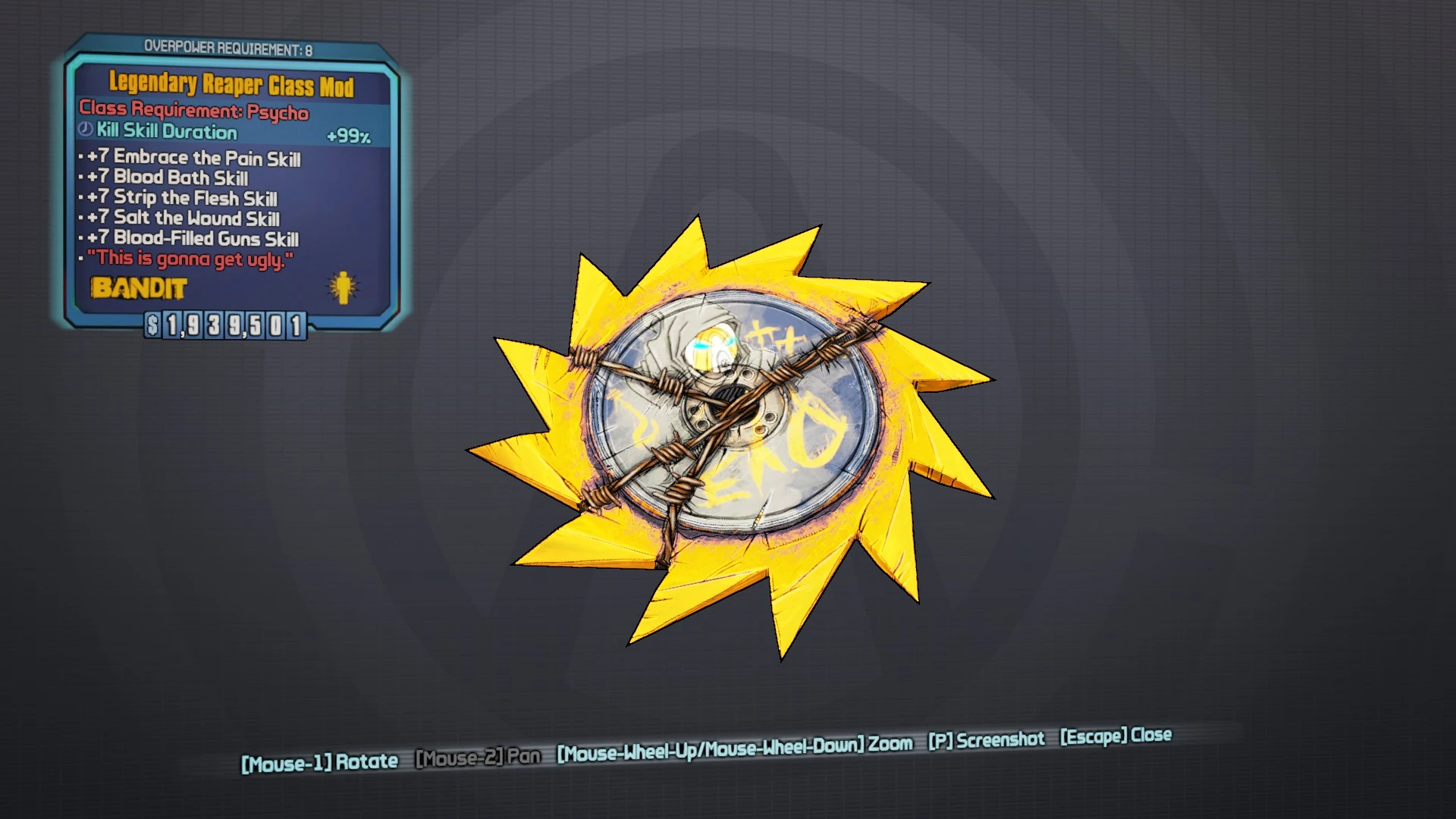
Task: Click the $1,939,501 price tag
Action: pos(223,323)
